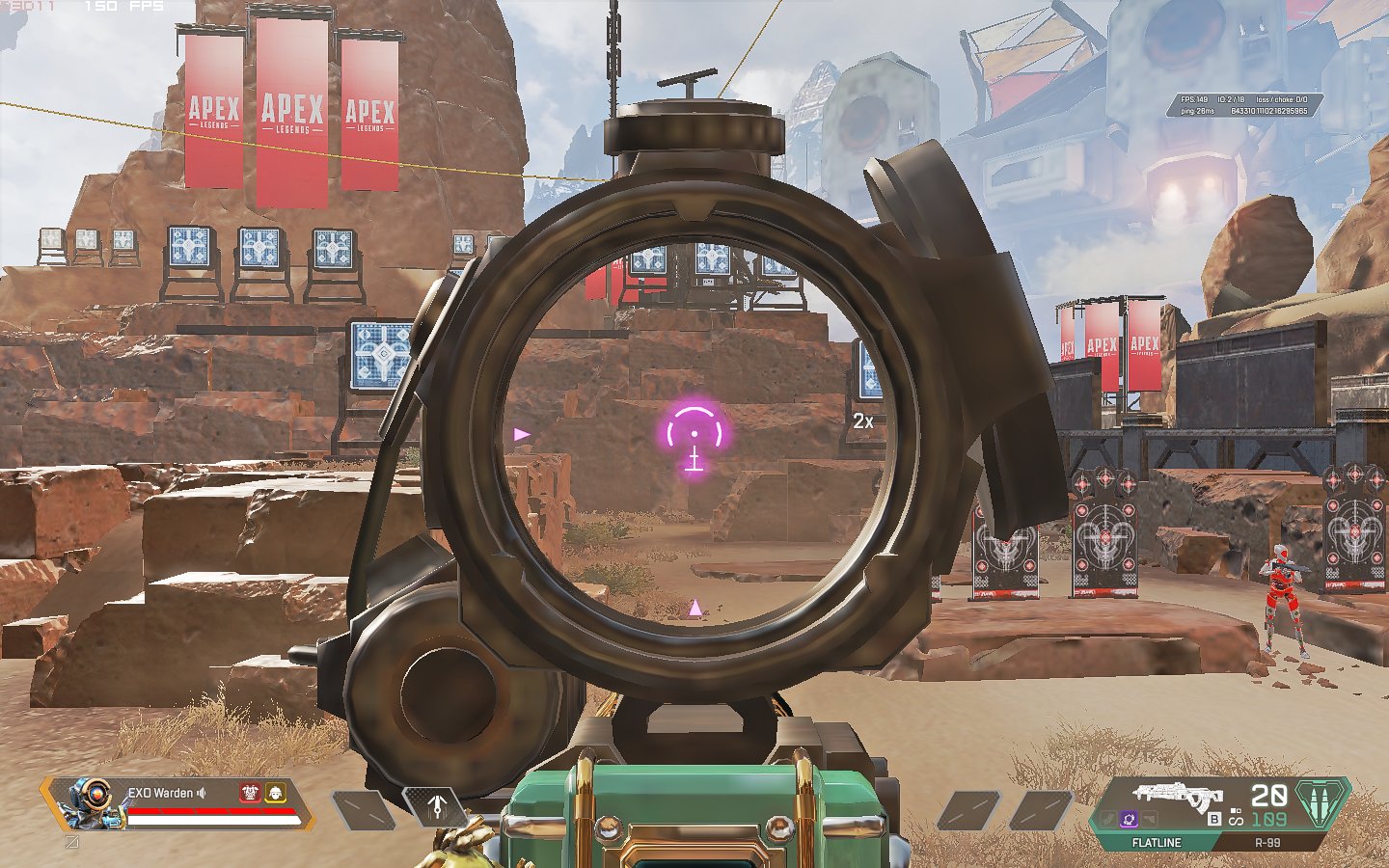Switch to the R-99 weapon tab
The image size is (1389, 868).
1267,841
